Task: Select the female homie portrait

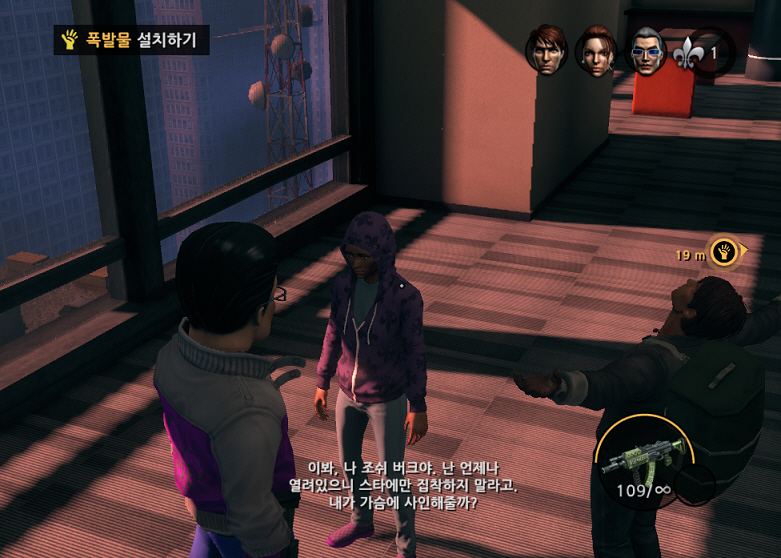Action: point(595,50)
